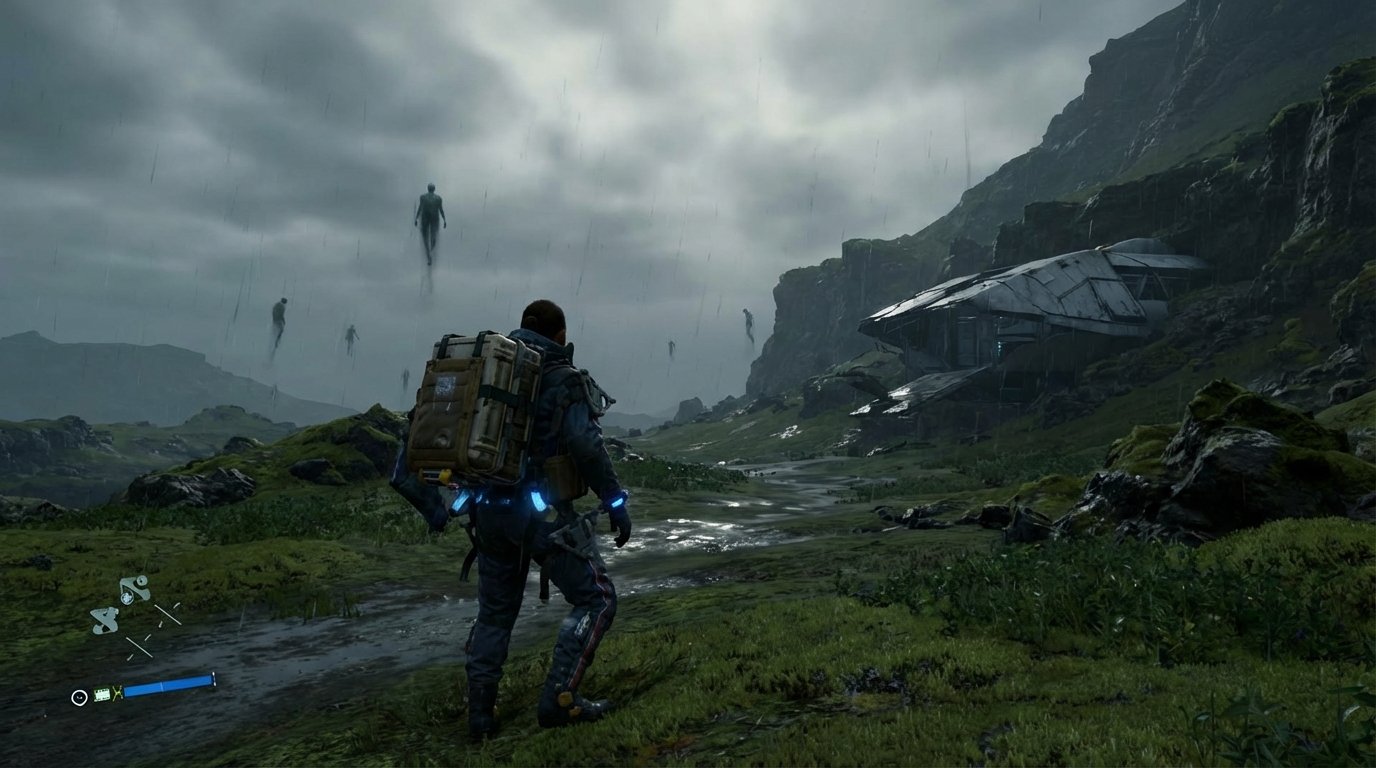
Task: Toggle the Odradek scanner on
Action: coord(105,620)
